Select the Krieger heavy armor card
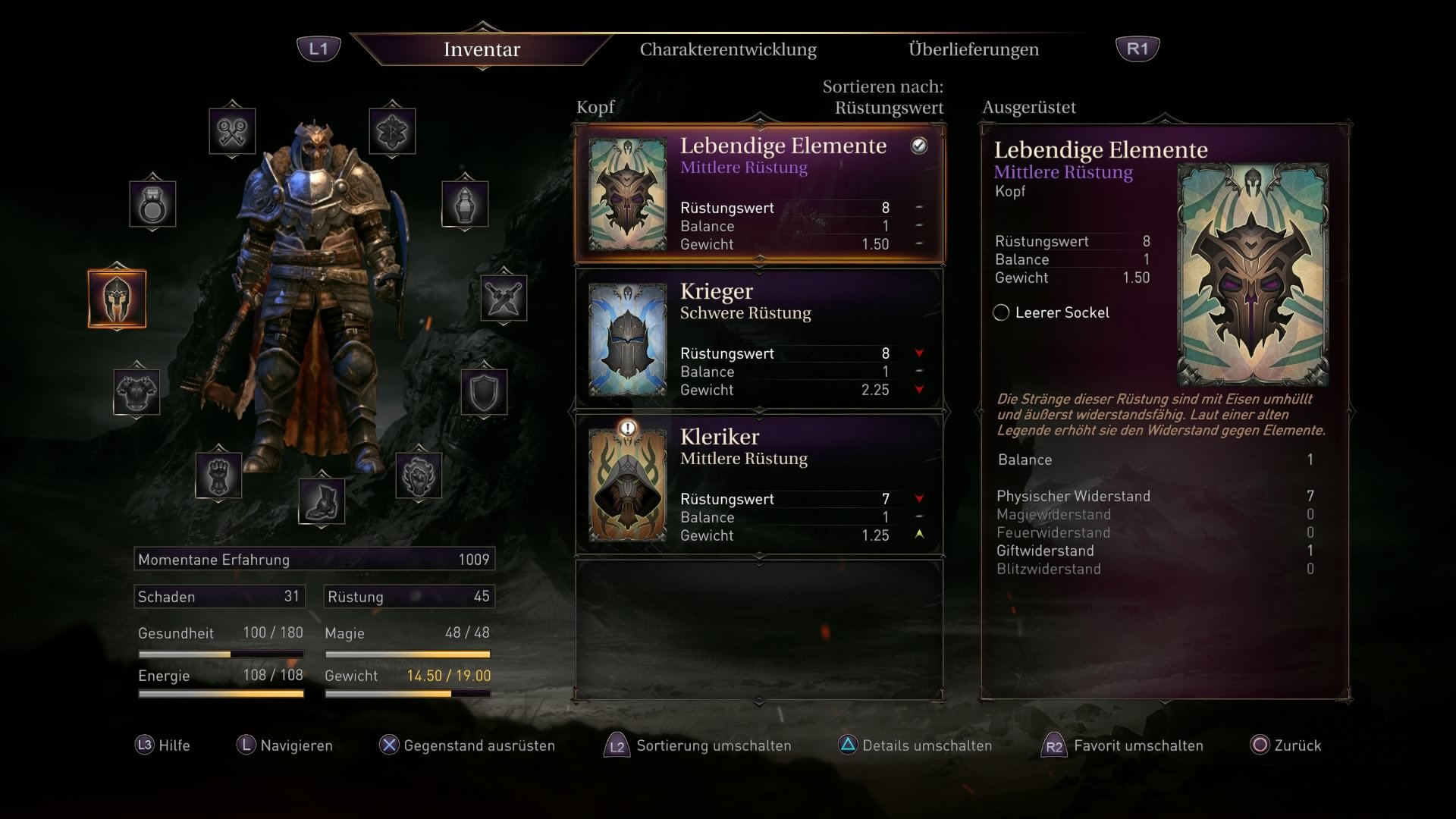Screen dimensions: 1456x819 (758, 337)
